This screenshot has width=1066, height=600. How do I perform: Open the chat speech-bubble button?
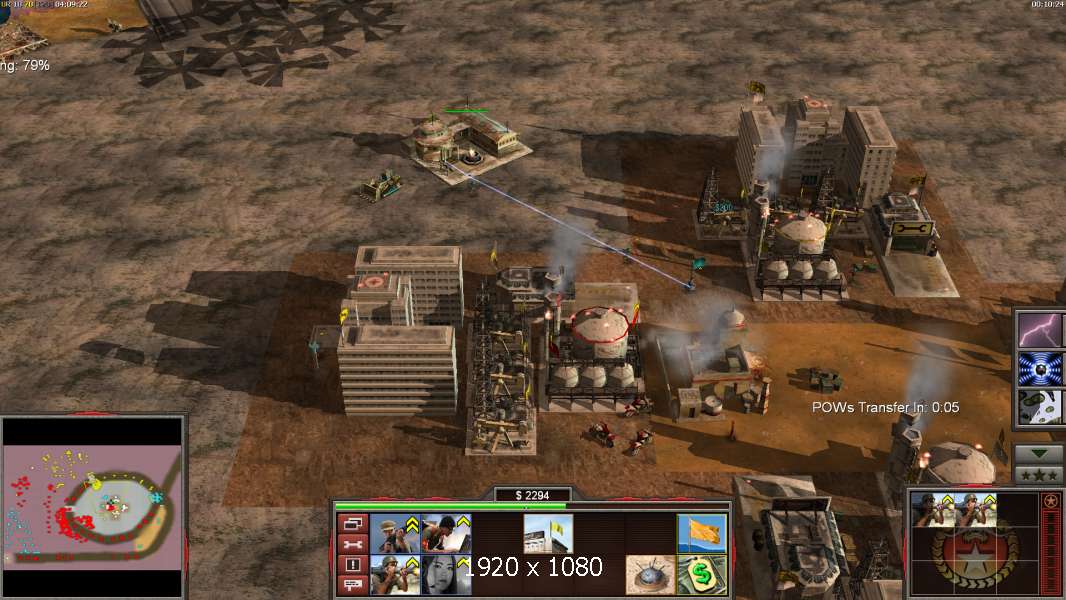[352, 585]
